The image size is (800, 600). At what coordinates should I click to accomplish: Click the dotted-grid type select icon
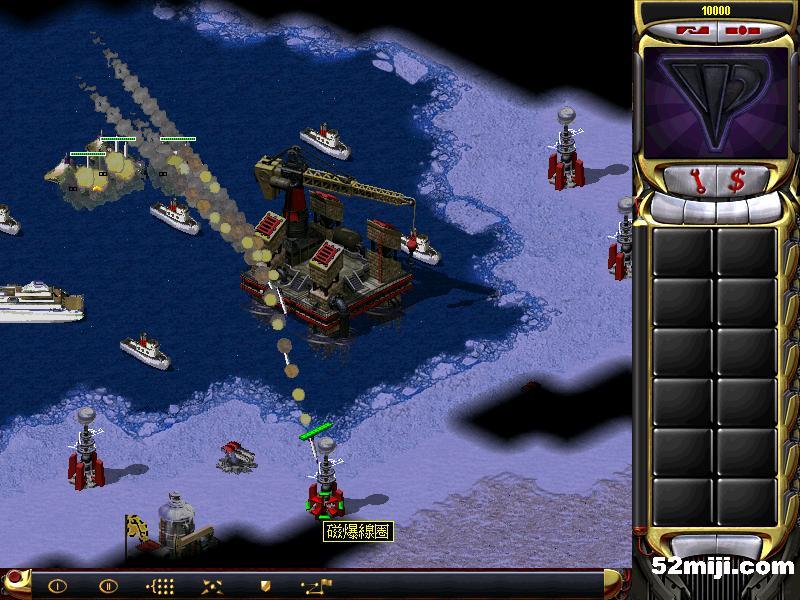160,586
